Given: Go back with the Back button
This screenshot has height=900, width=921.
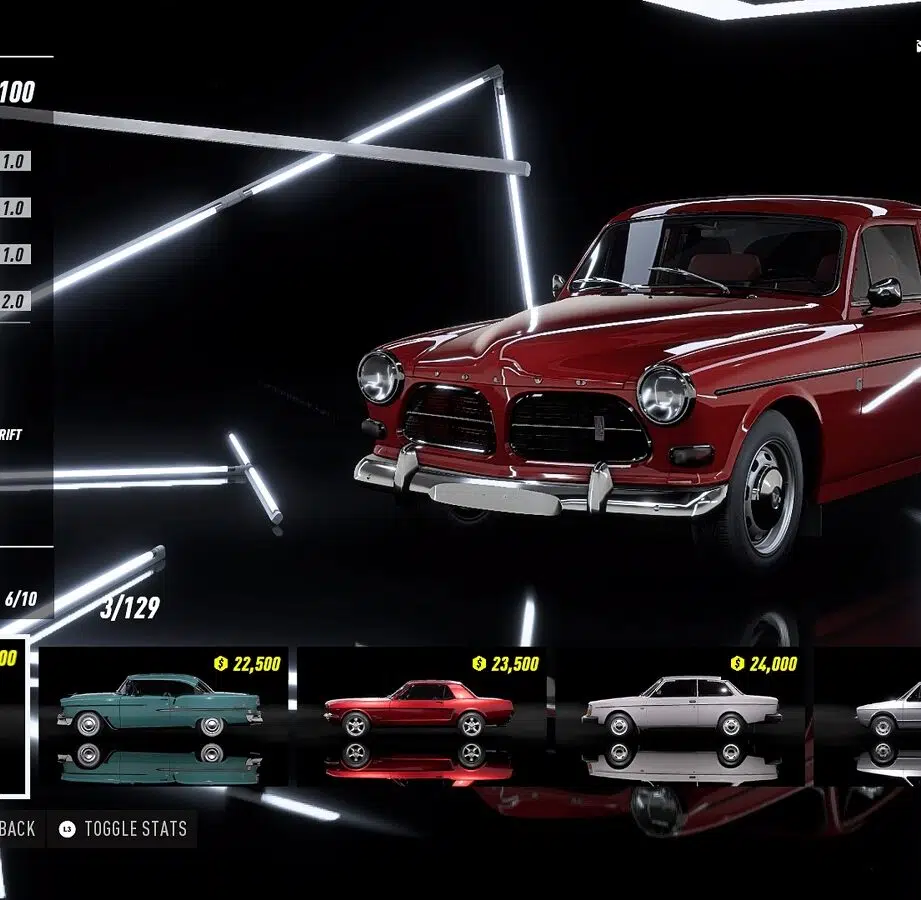Looking at the screenshot, I should pos(18,829).
